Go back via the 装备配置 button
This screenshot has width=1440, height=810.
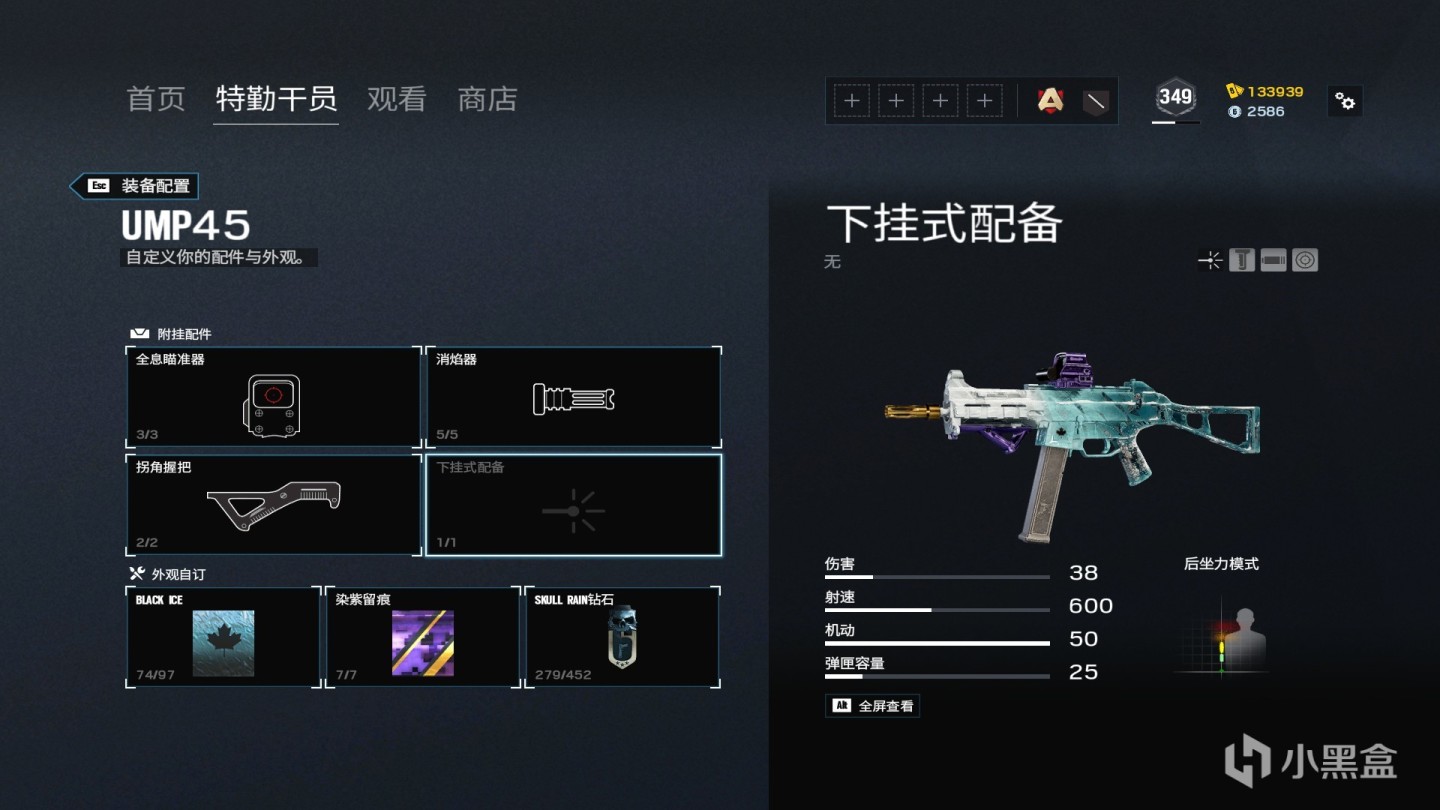tap(135, 186)
